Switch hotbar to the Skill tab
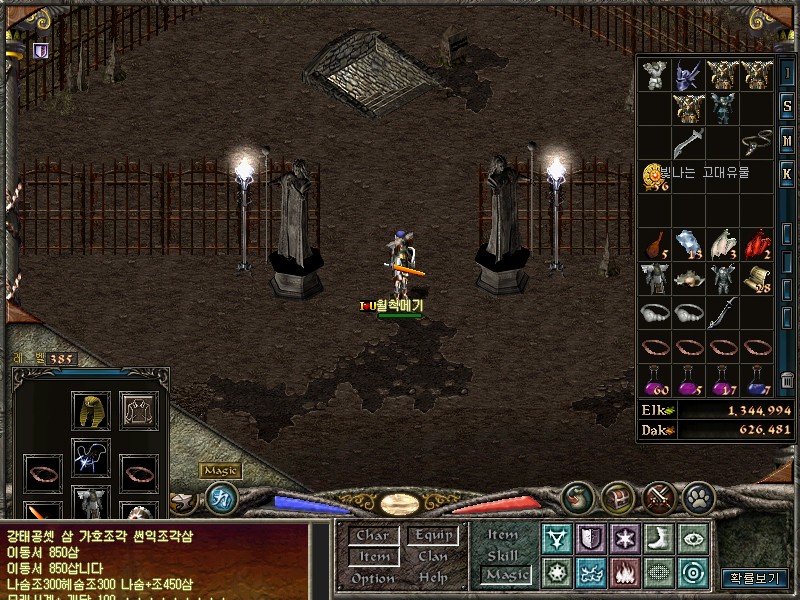The width and height of the screenshot is (800, 600). tap(503, 555)
